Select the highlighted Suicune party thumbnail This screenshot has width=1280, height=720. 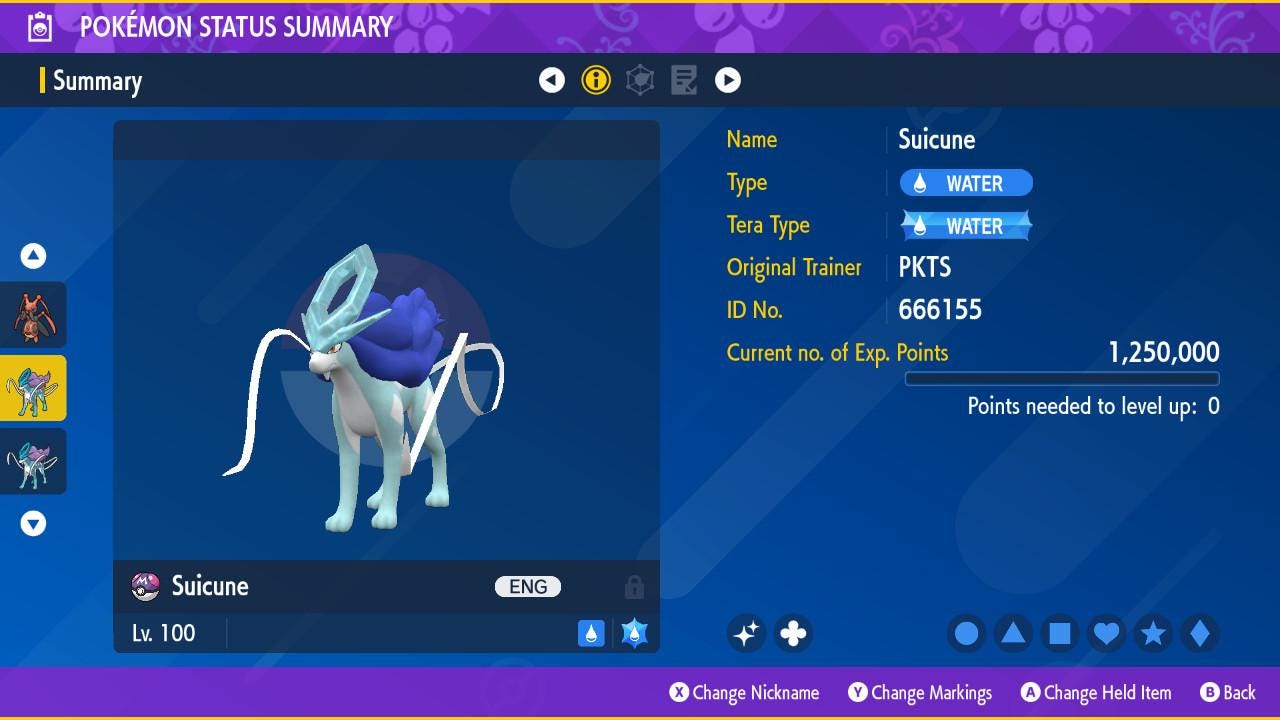click(33, 388)
